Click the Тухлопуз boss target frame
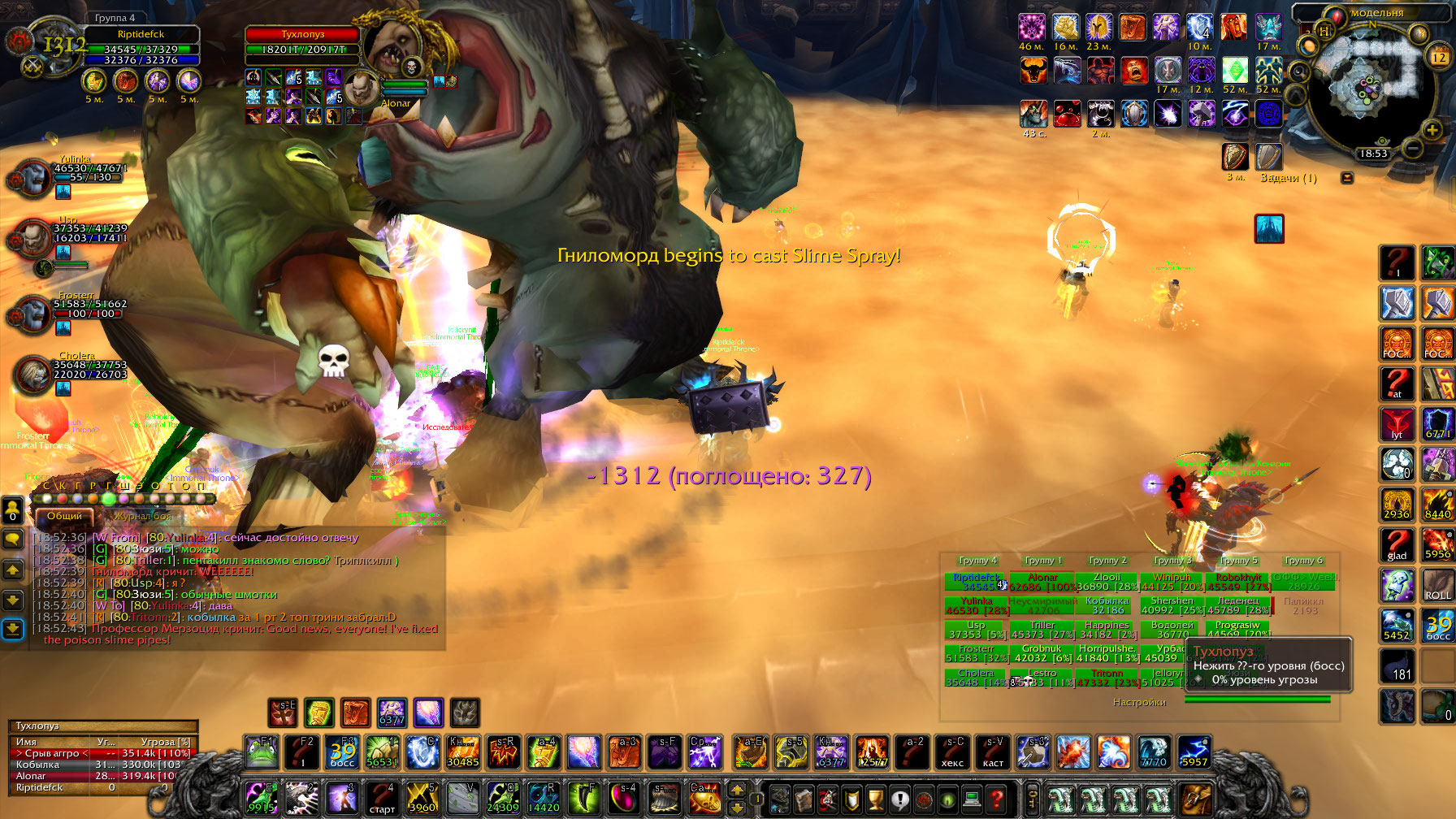 (x=302, y=41)
